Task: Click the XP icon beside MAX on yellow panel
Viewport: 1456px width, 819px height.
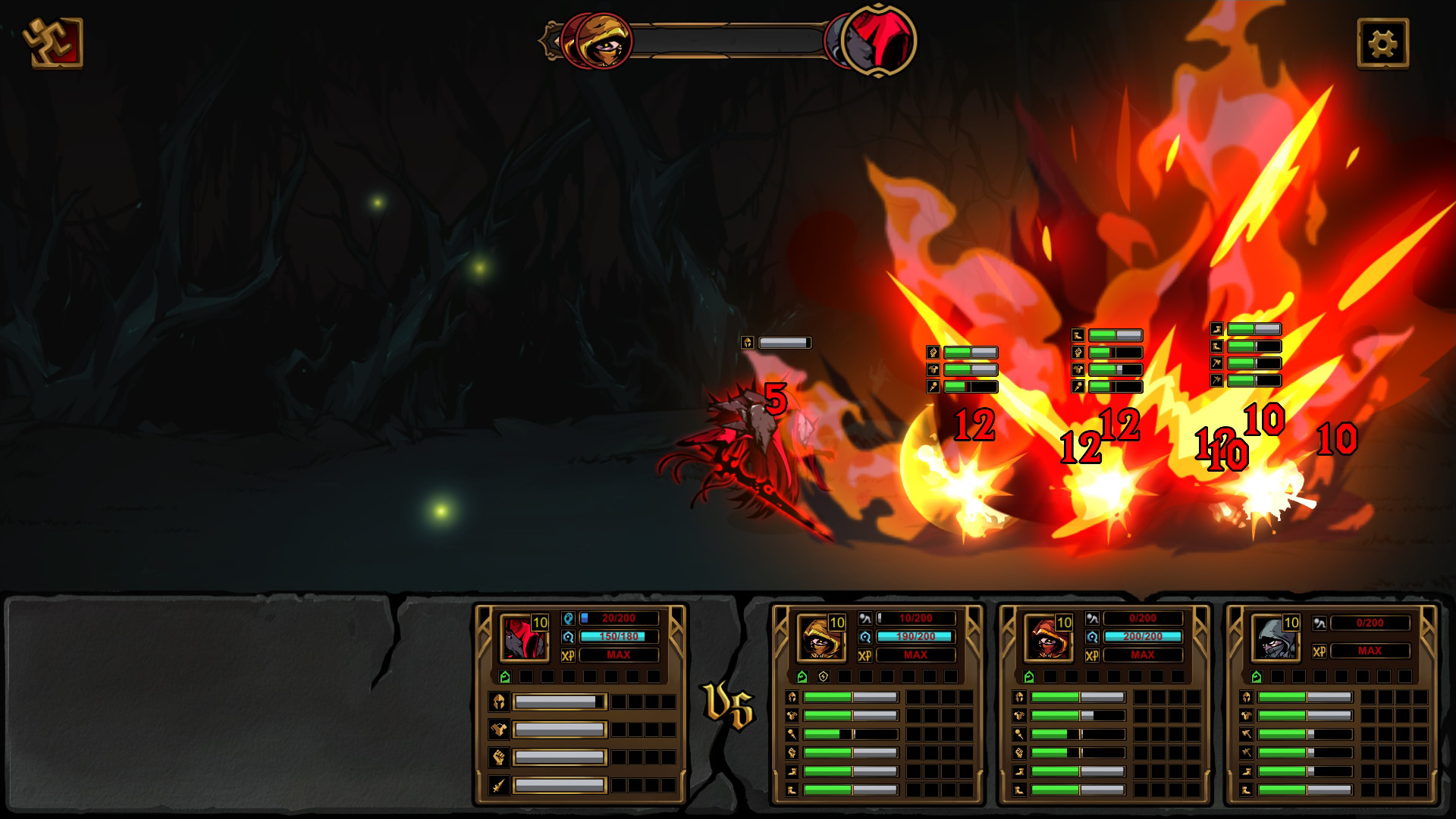Action: click(865, 654)
